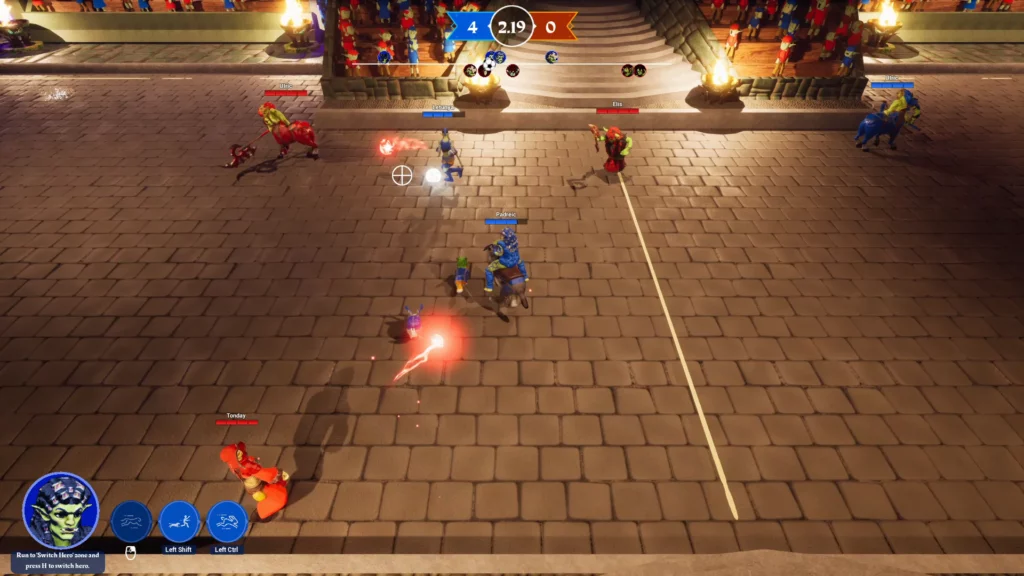Activate the leaping beast ability icon
Viewport: 1024px width, 576px height.
131,522
